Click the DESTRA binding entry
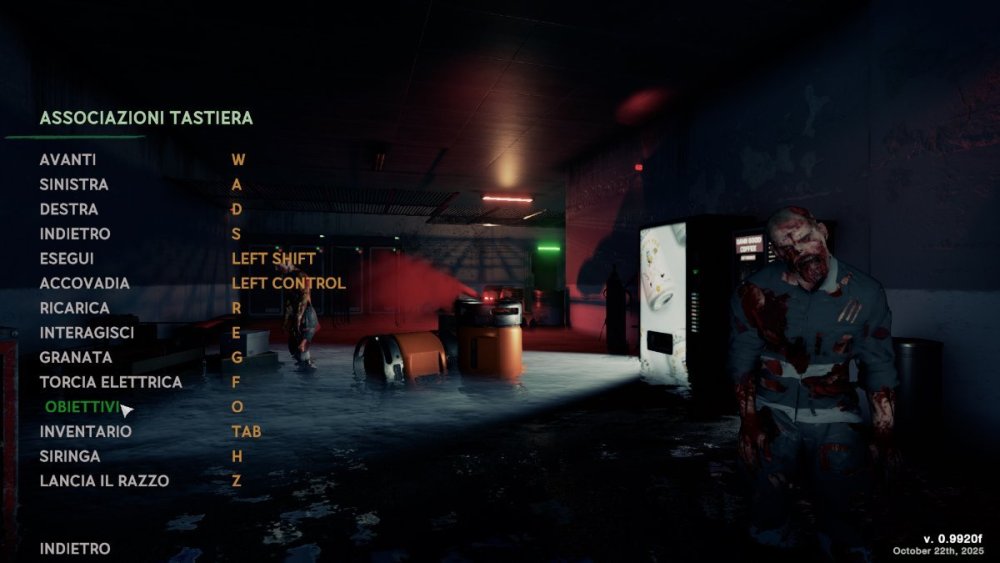The width and height of the screenshot is (1000, 563). click(x=69, y=209)
